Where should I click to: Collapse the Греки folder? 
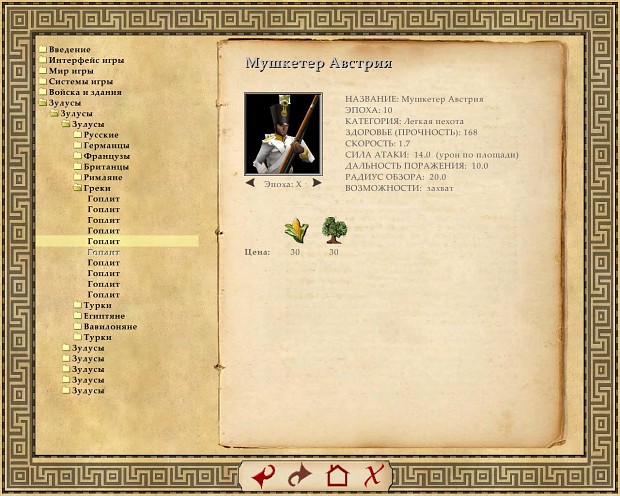click(x=97, y=188)
